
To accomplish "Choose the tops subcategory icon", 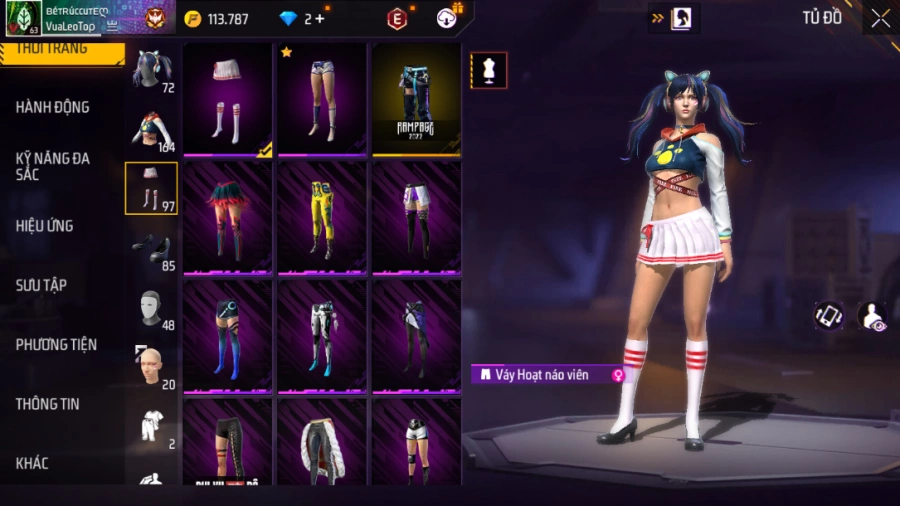I will 151,130.
